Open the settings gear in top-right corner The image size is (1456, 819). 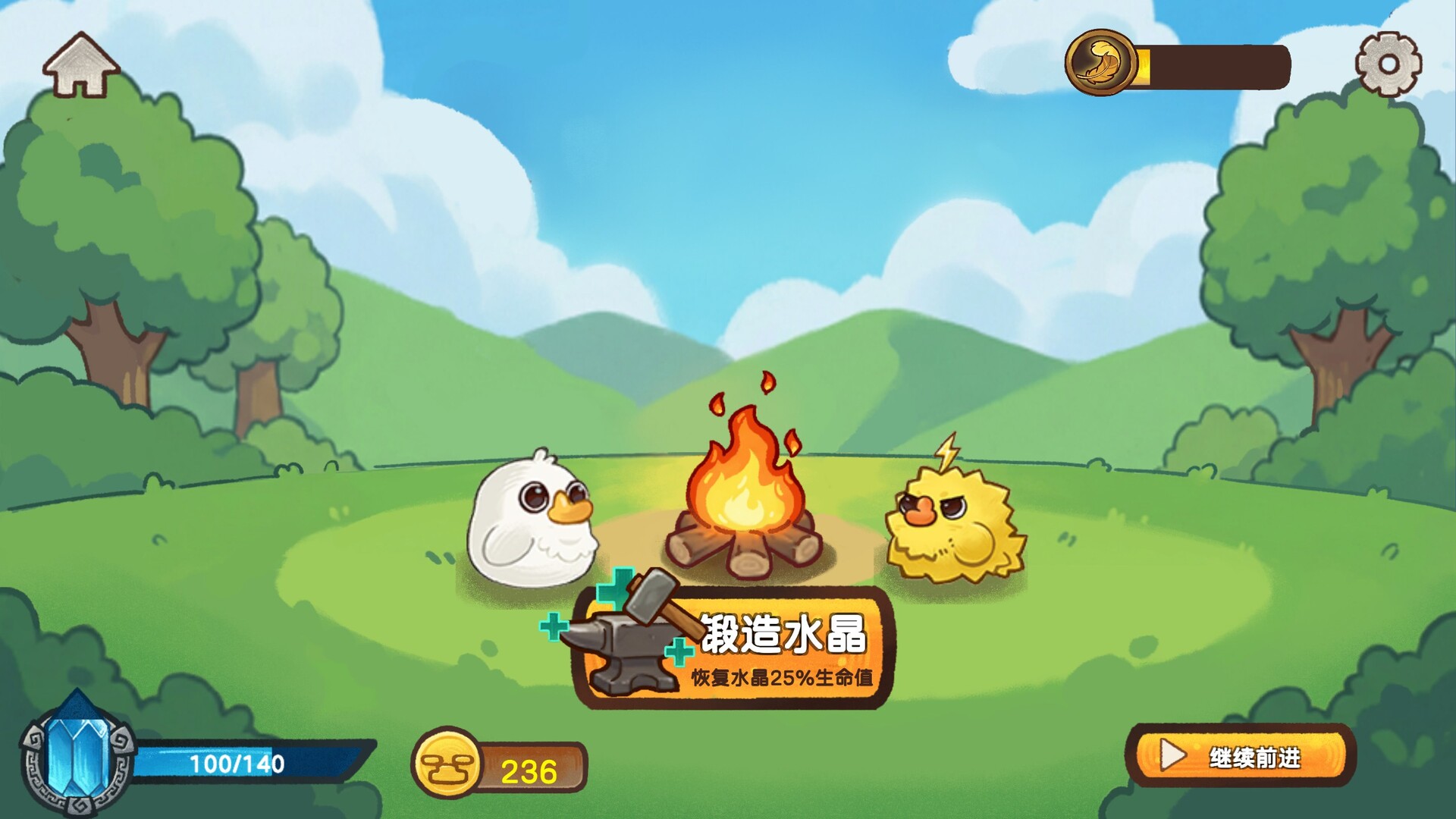click(x=1389, y=64)
